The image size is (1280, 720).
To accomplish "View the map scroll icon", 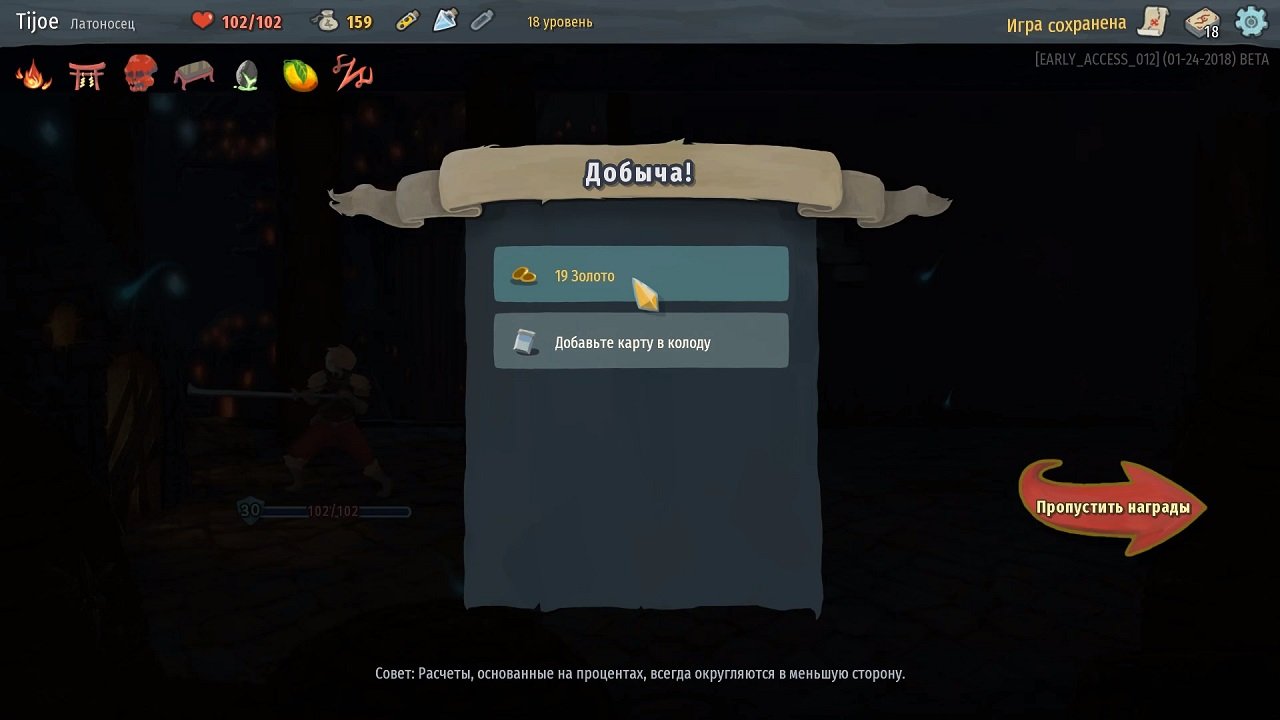I will point(1152,21).
